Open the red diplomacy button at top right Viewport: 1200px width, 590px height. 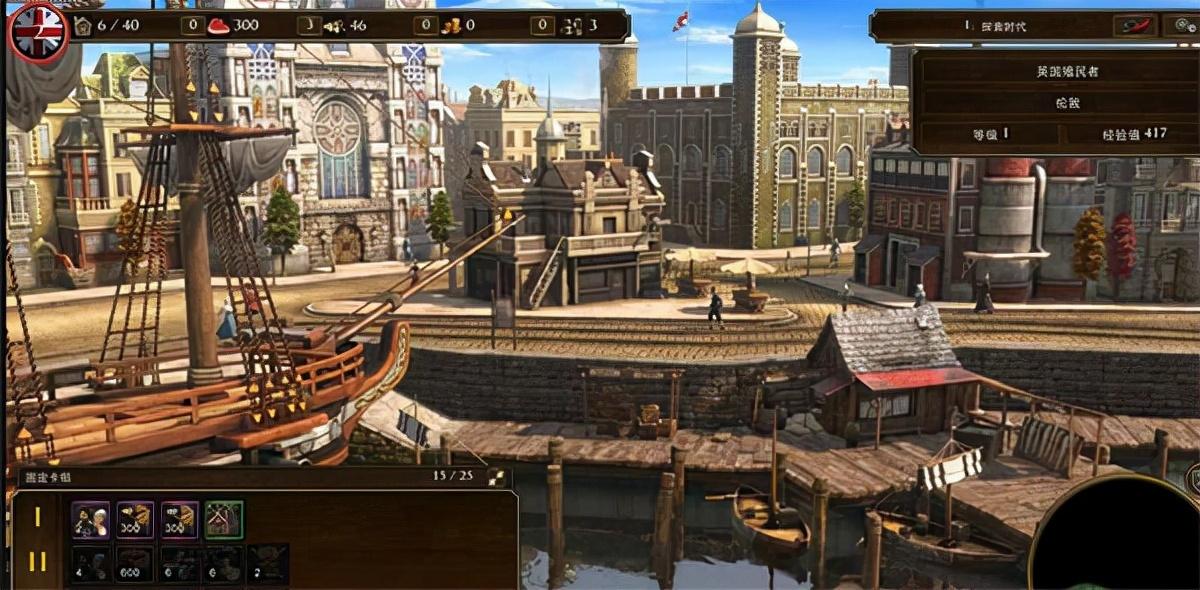(1134, 26)
